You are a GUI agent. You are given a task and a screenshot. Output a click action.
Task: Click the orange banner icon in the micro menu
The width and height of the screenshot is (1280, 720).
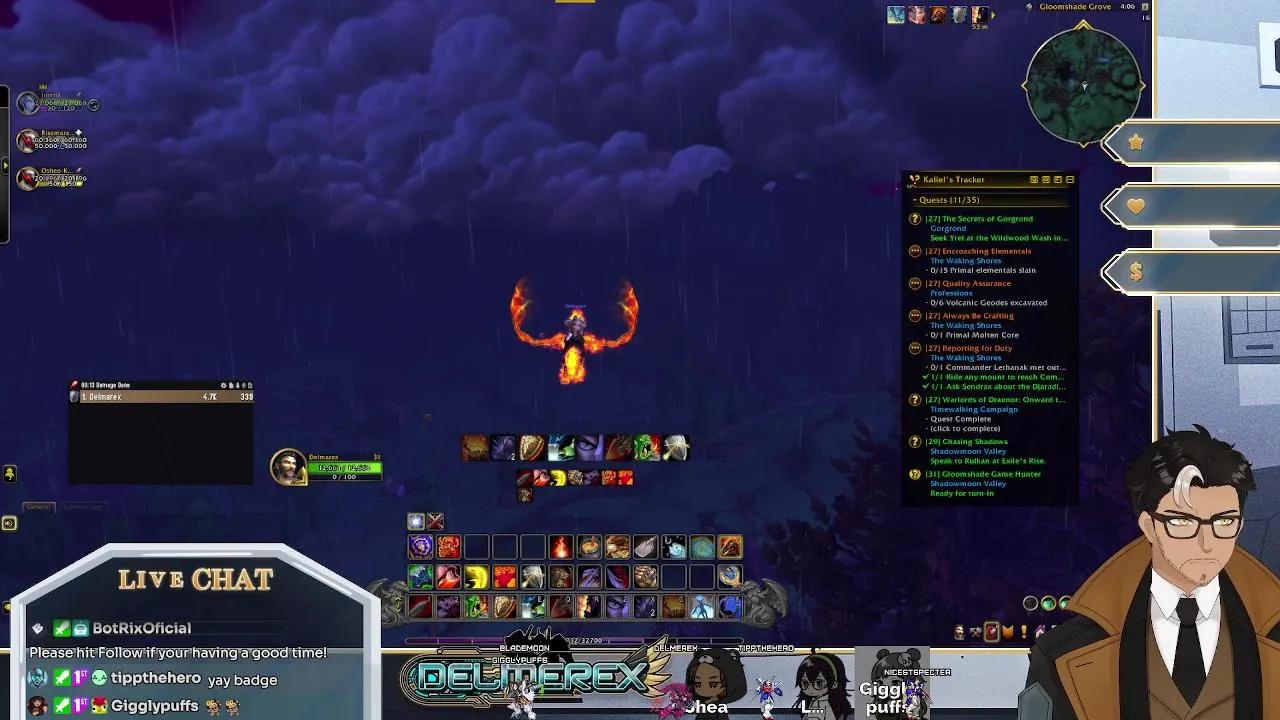point(1007,630)
